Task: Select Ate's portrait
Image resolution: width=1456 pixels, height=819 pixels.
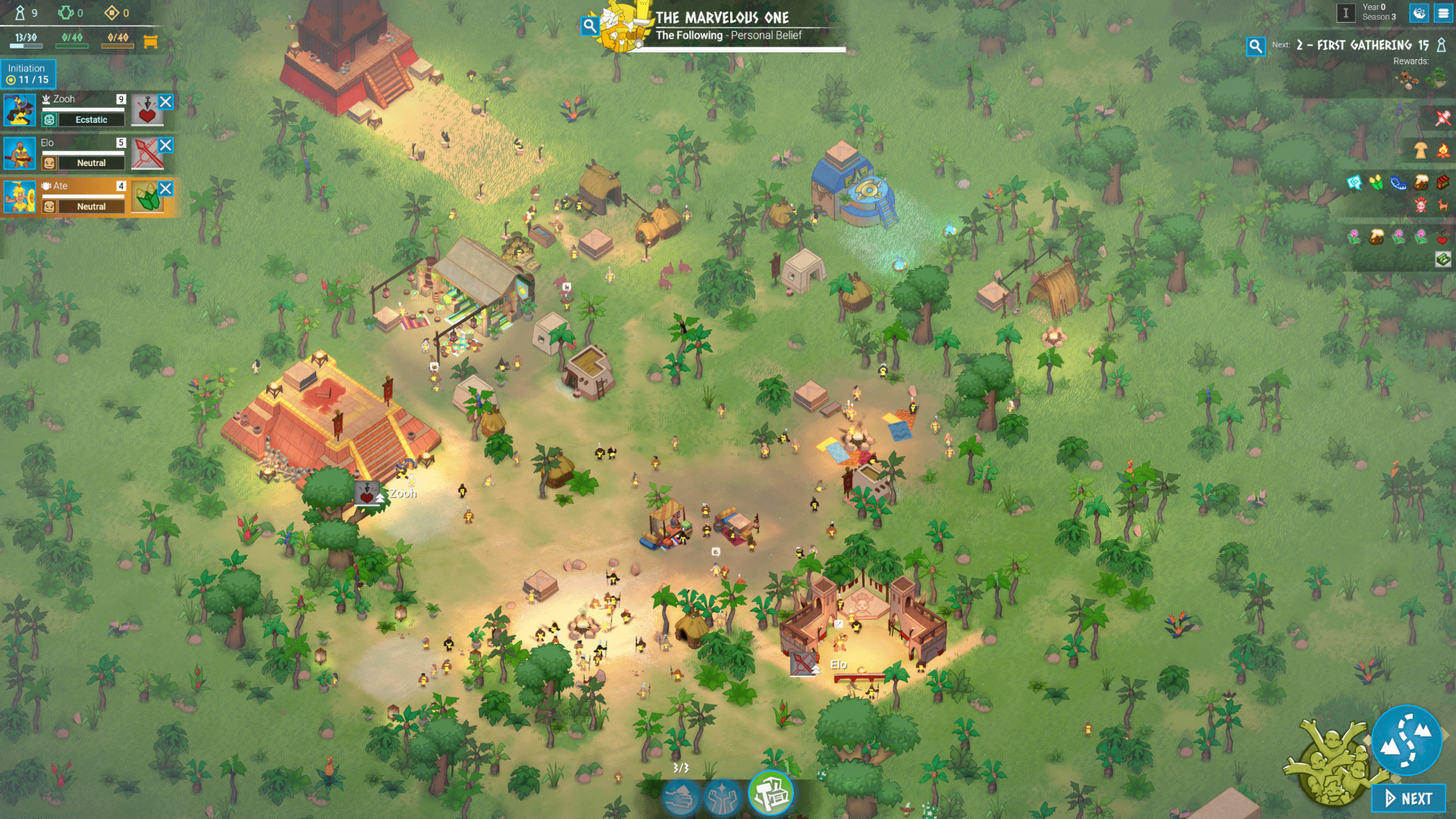Action: (x=19, y=197)
